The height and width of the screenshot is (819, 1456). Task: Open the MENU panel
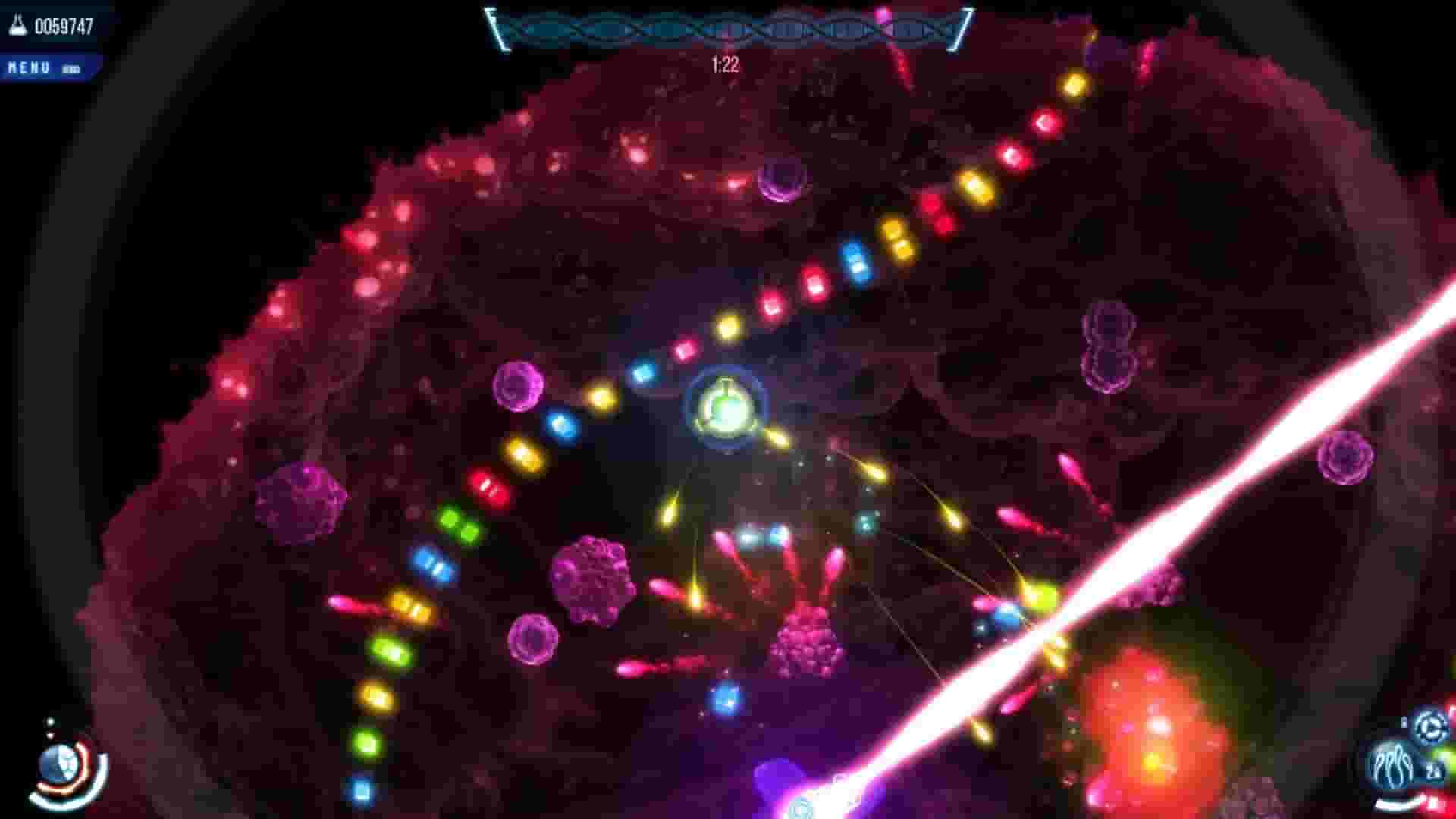tap(29, 67)
